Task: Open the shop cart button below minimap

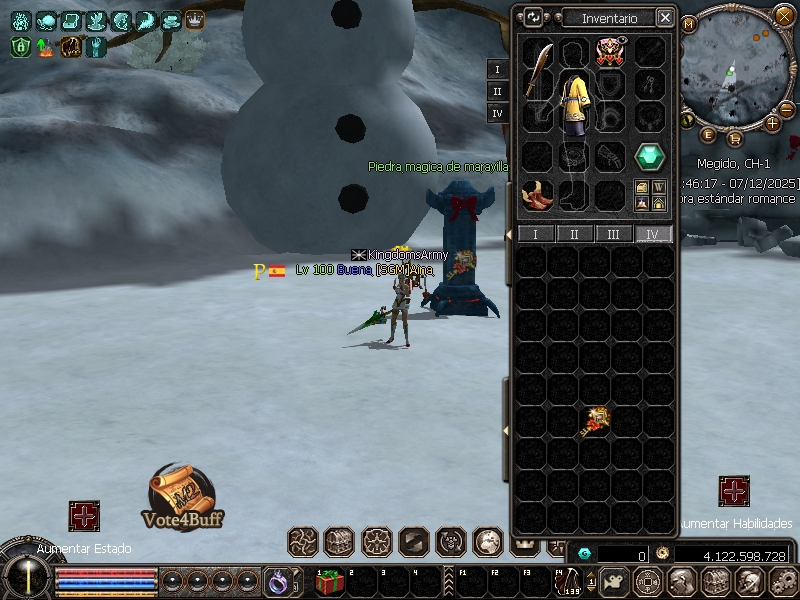Action: click(735, 138)
